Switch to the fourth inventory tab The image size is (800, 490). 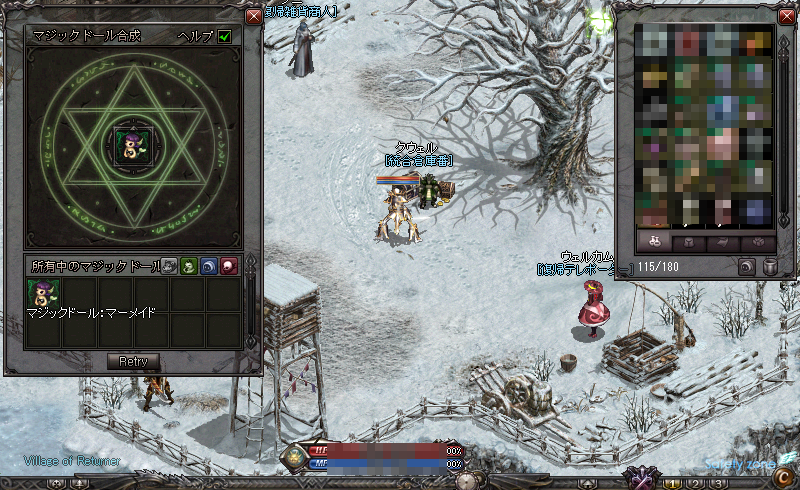click(x=756, y=243)
